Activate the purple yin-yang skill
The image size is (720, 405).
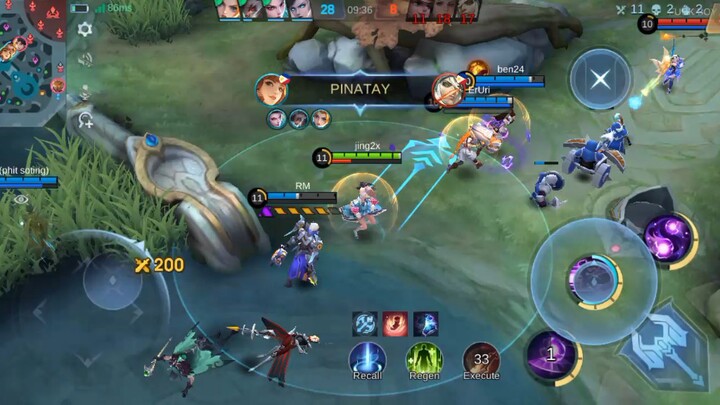pyautogui.click(x=669, y=240)
